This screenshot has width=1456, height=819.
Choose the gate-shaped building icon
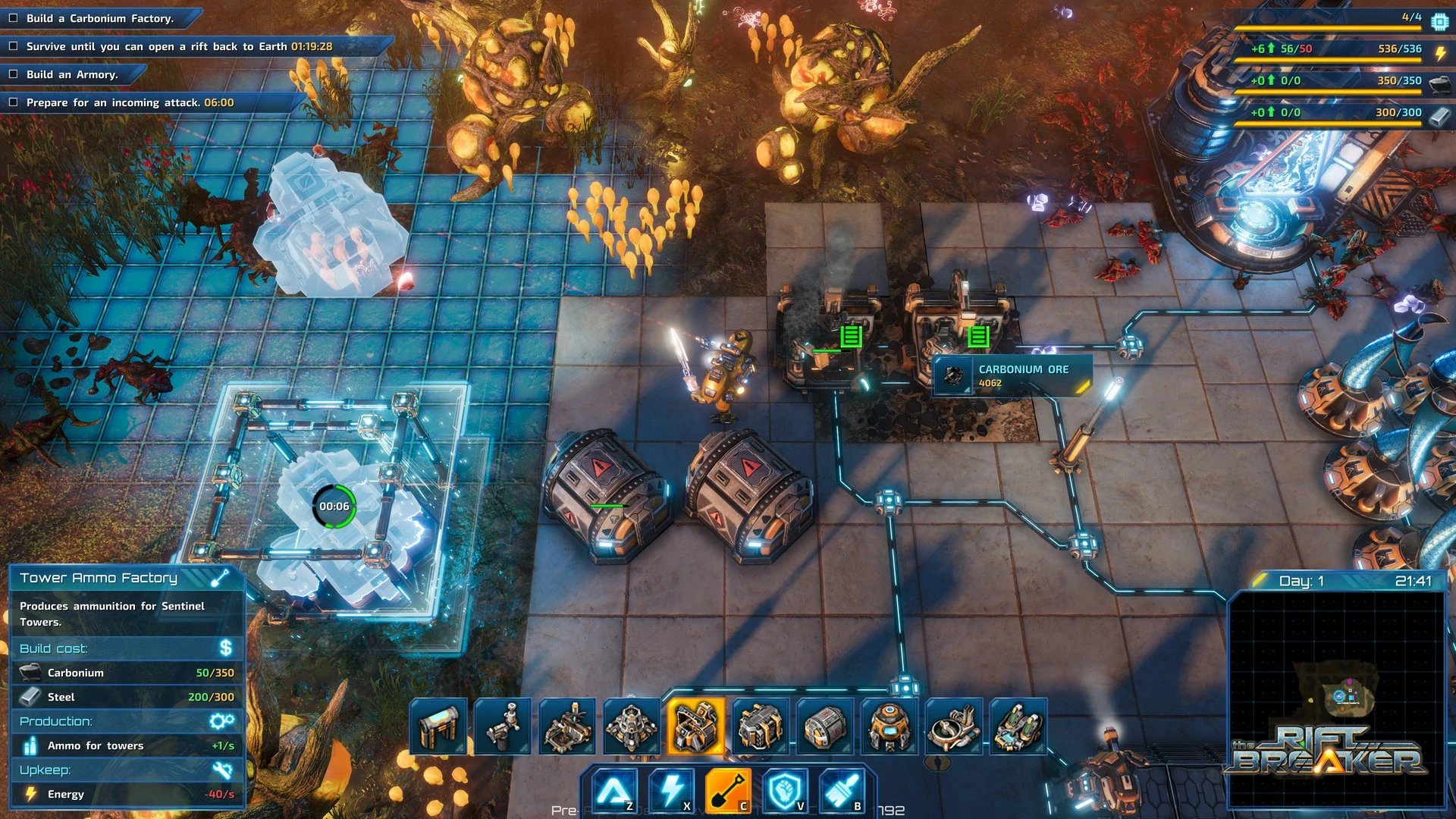[x=438, y=726]
